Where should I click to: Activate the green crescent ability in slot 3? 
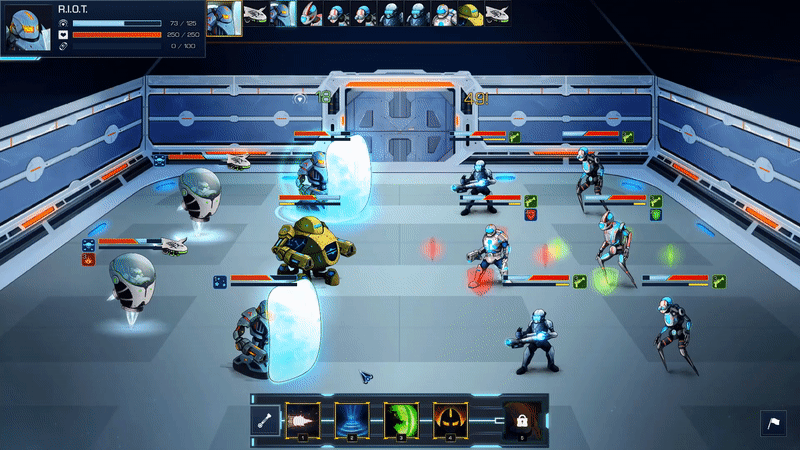400,421
